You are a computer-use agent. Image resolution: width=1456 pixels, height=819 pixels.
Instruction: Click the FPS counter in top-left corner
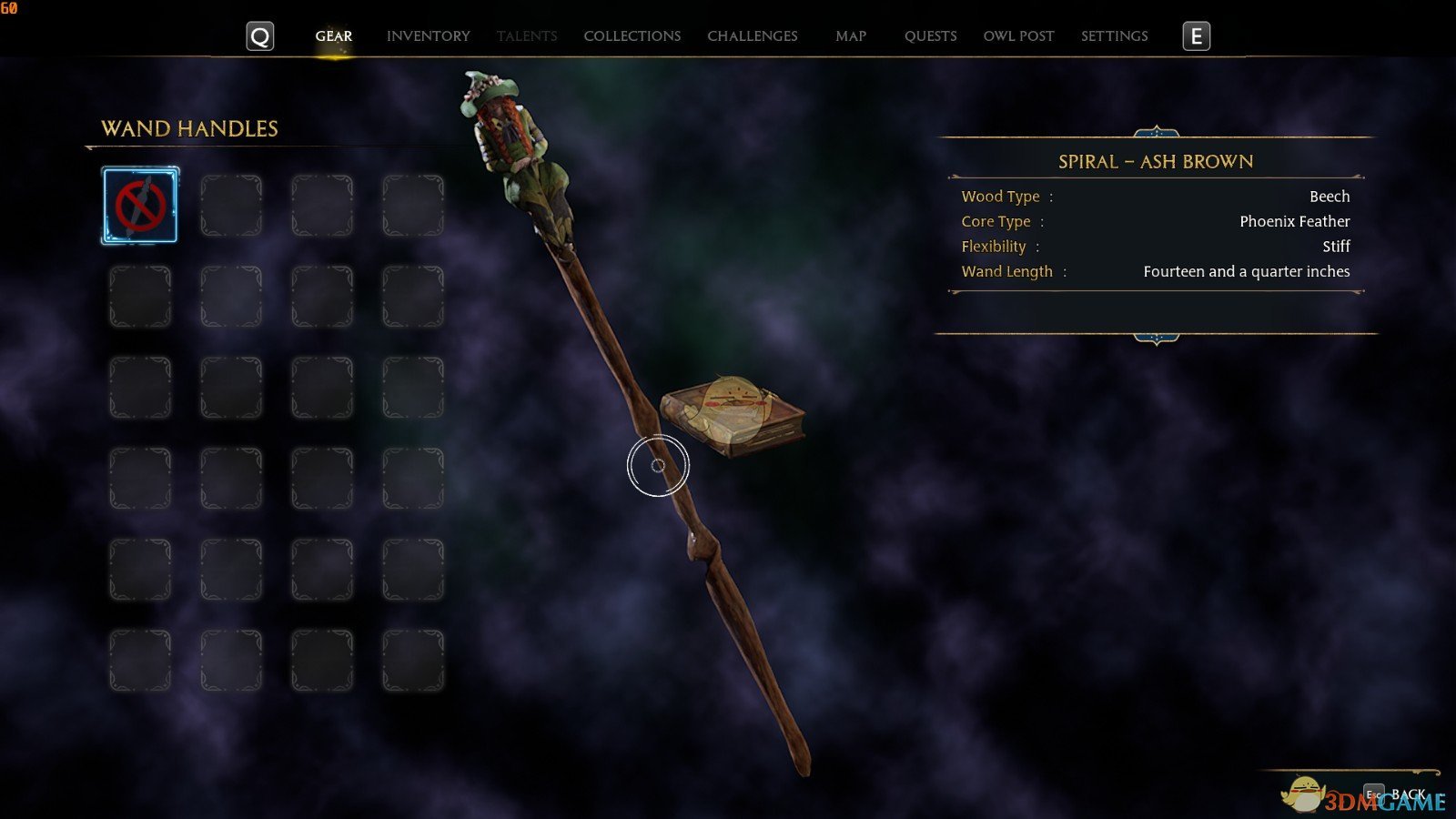(x=10, y=6)
